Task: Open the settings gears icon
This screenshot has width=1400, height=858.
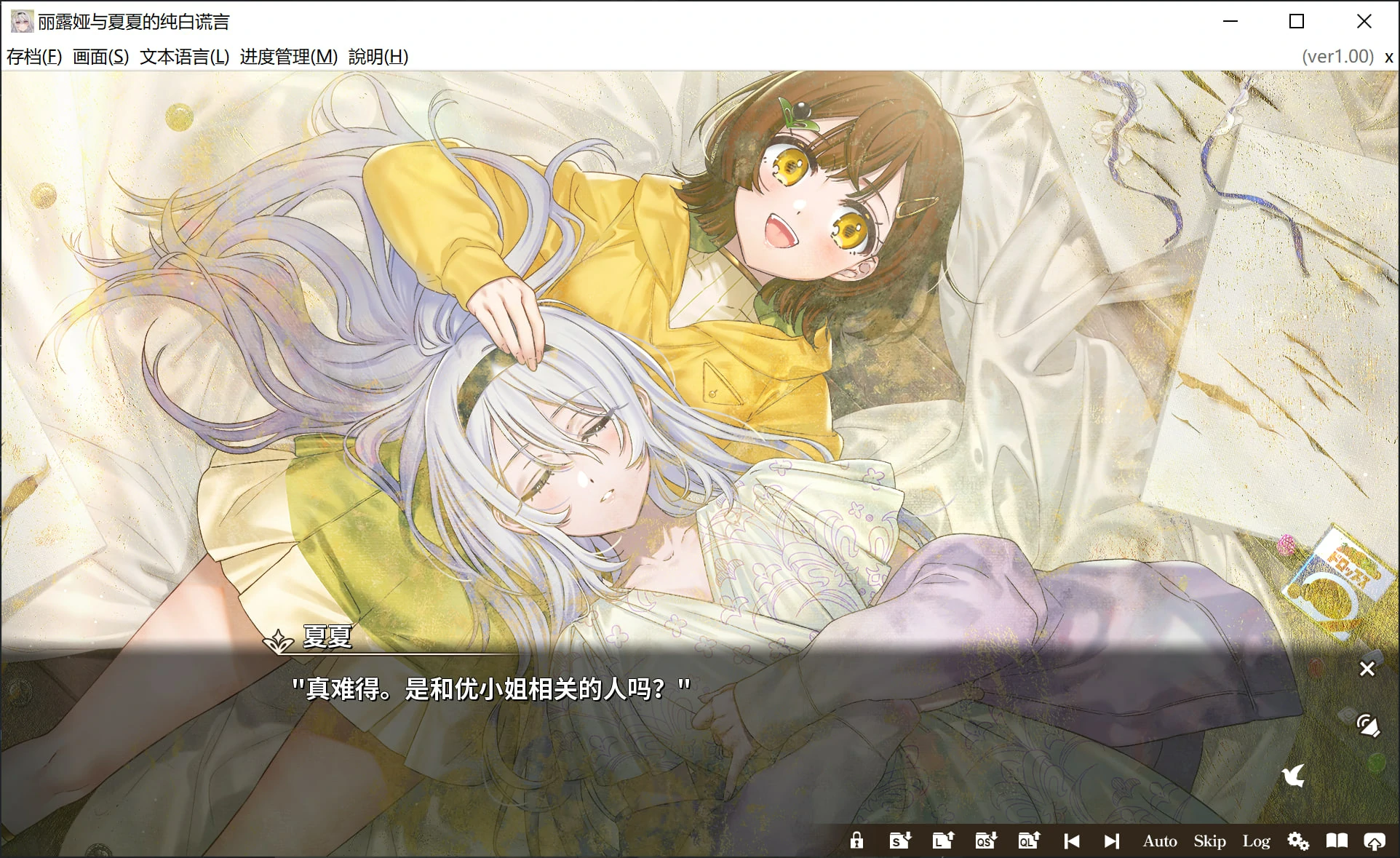Action: [1298, 841]
